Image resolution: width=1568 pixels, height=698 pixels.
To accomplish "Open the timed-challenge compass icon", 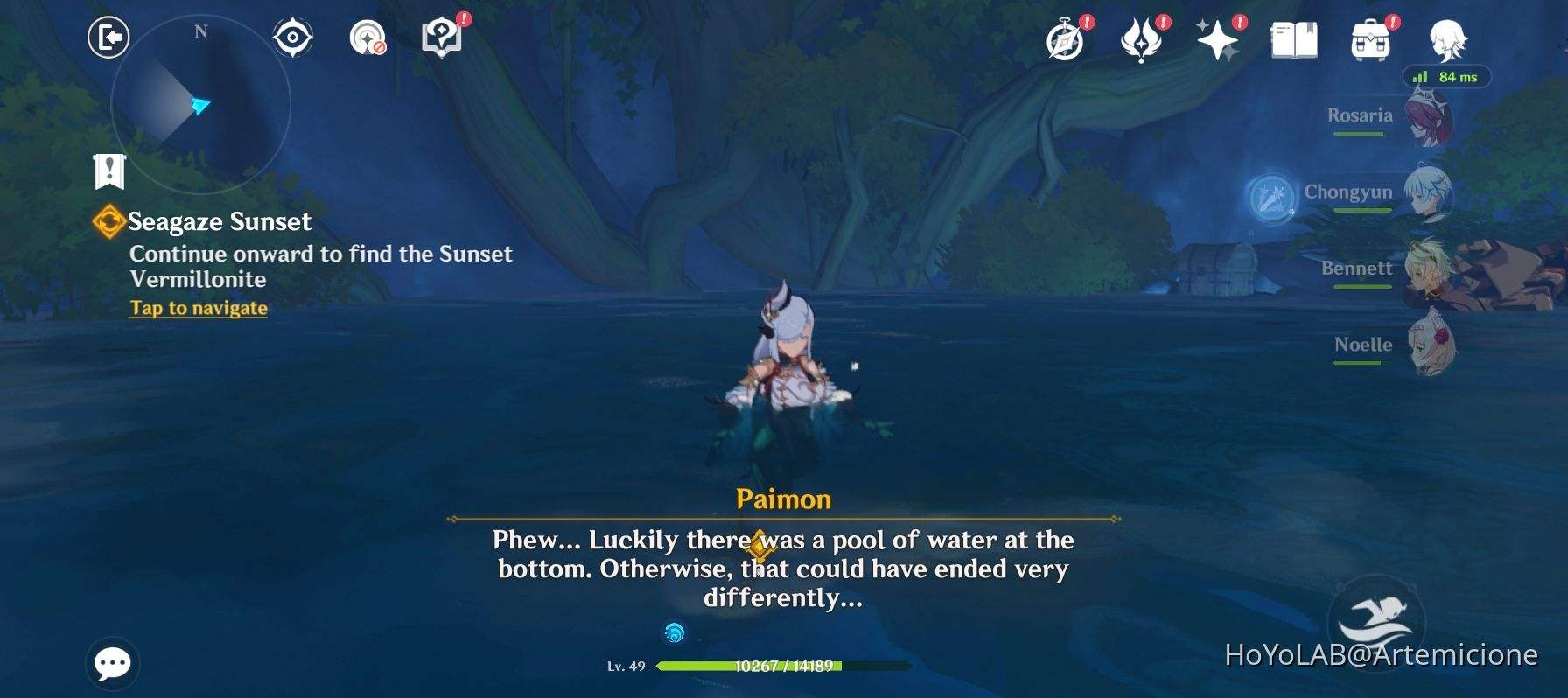I will pos(1064,39).
